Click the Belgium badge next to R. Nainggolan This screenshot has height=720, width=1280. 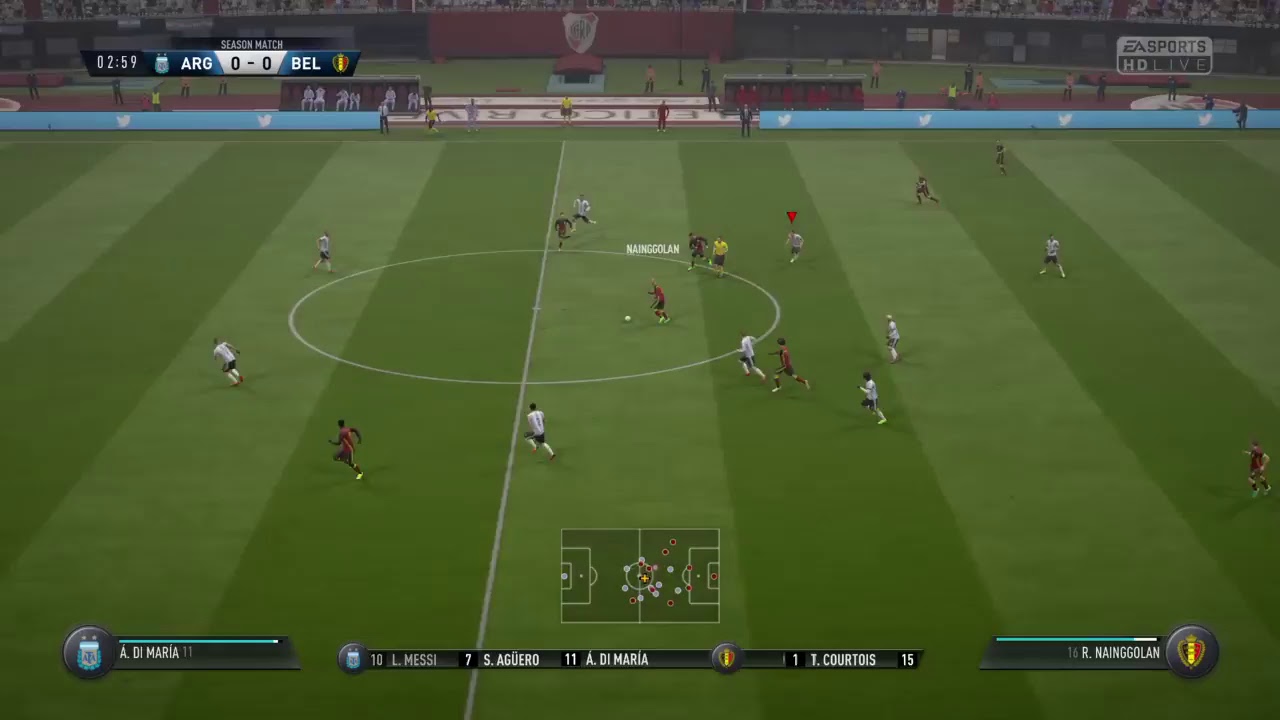1192,652
